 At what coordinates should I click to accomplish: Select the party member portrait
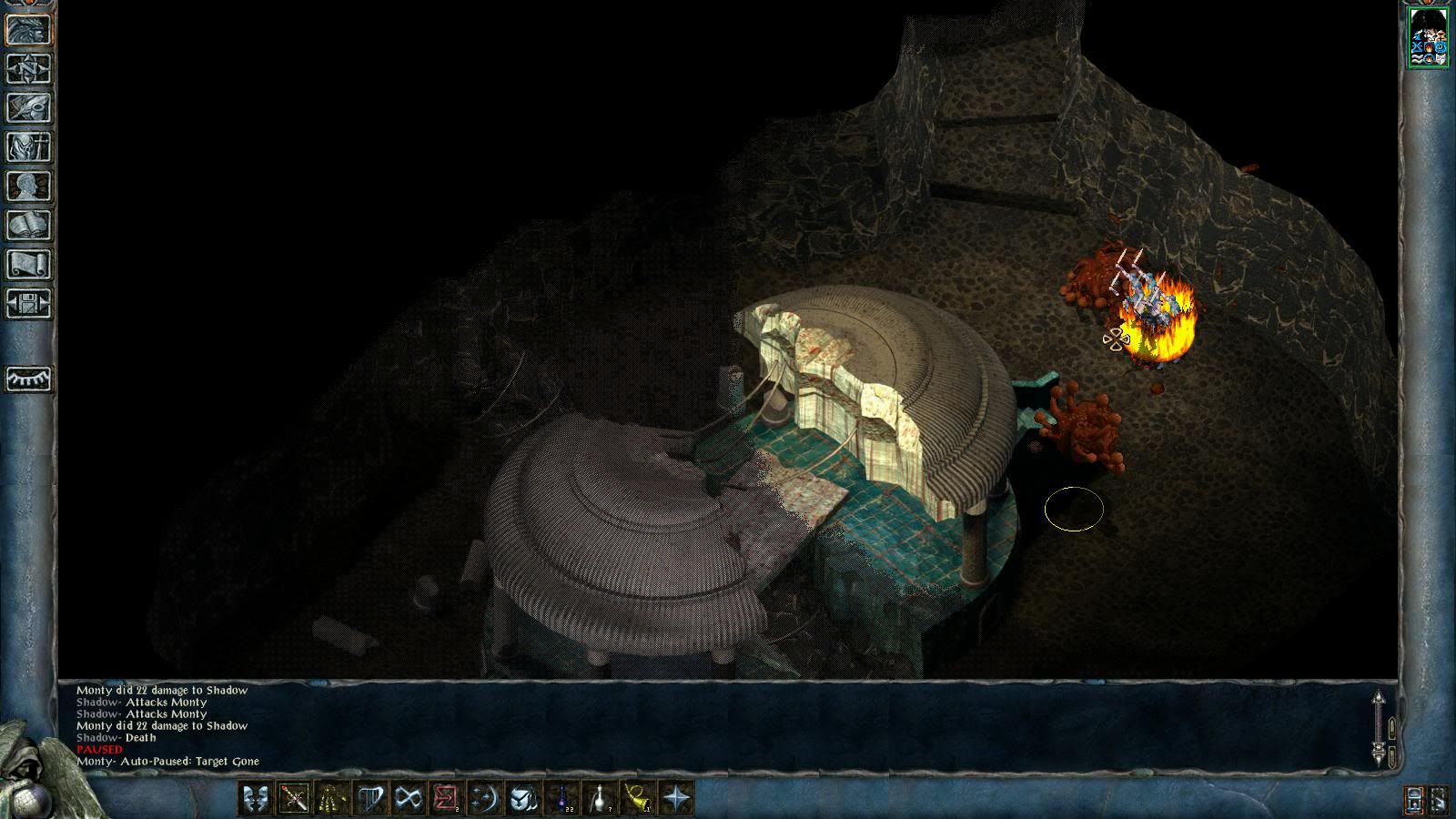(1428, 36)
